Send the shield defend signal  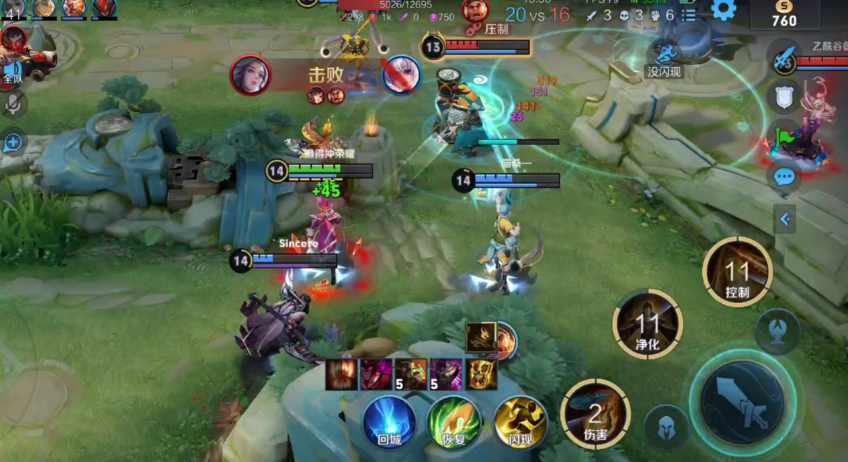[x=784, y=97]
